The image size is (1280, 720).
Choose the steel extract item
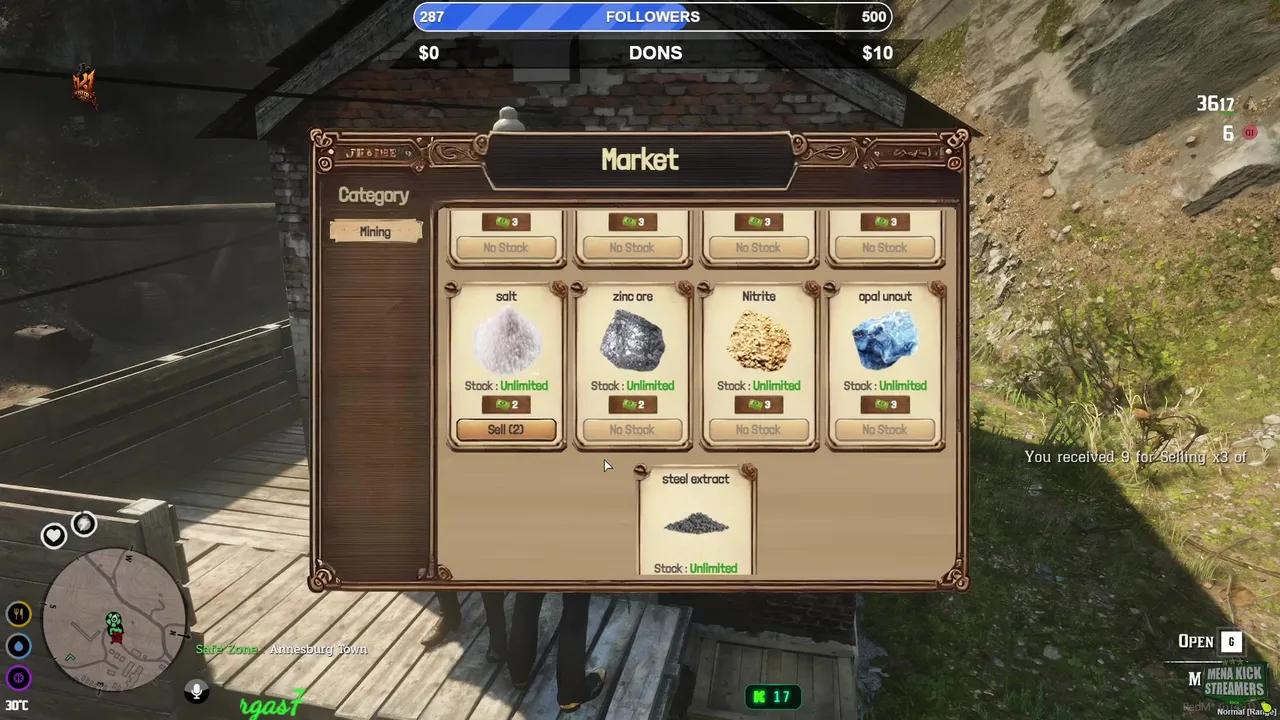[696, 523]
